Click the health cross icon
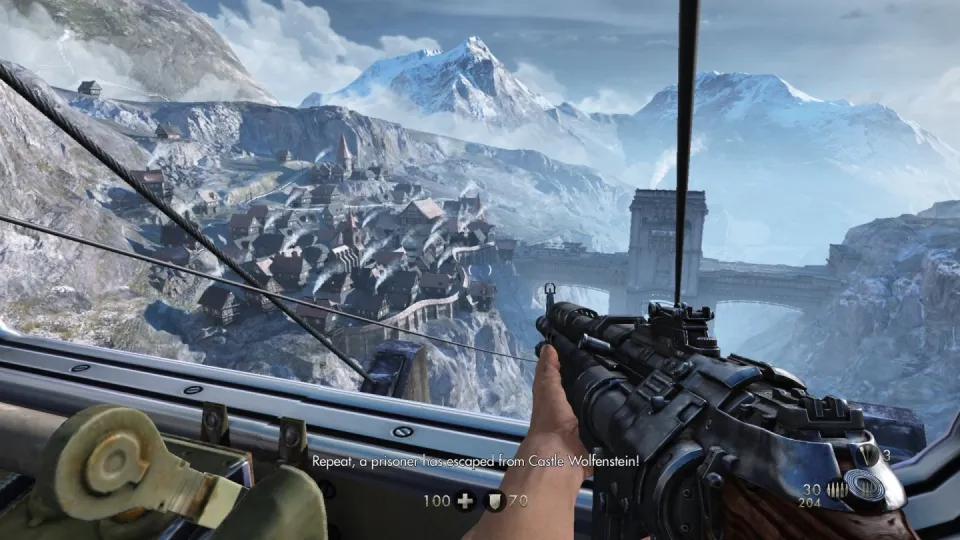This screenshot has height=540, width=960. point(465,501)
